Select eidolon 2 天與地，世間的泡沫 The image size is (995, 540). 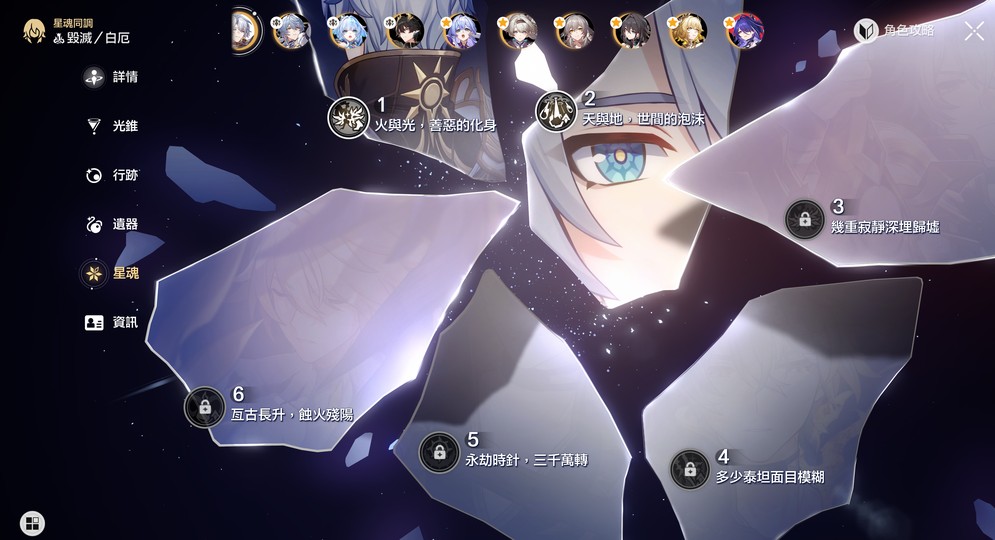coord(556,111)
